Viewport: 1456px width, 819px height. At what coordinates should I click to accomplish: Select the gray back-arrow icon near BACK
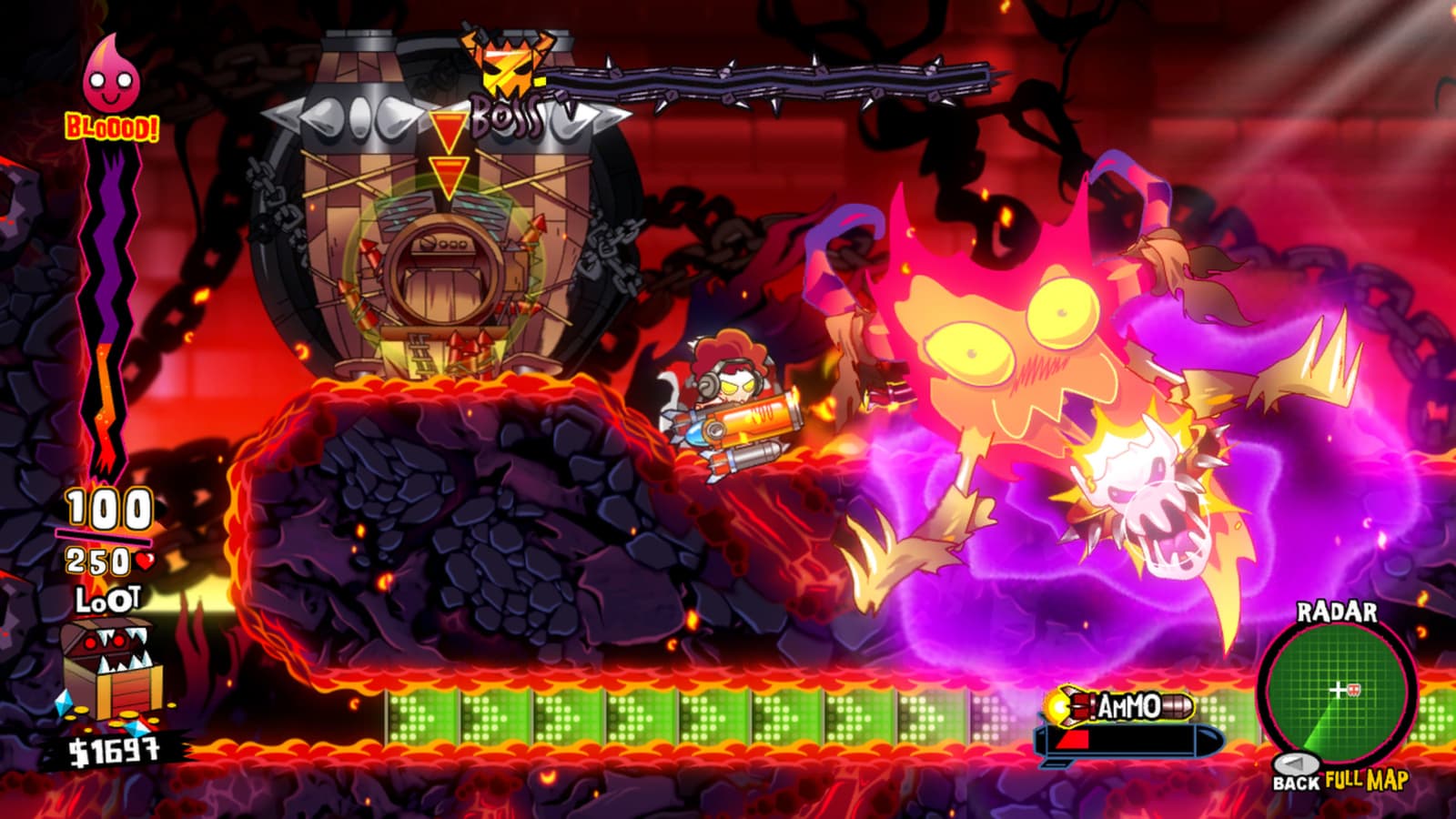(x=1296, y=763)
